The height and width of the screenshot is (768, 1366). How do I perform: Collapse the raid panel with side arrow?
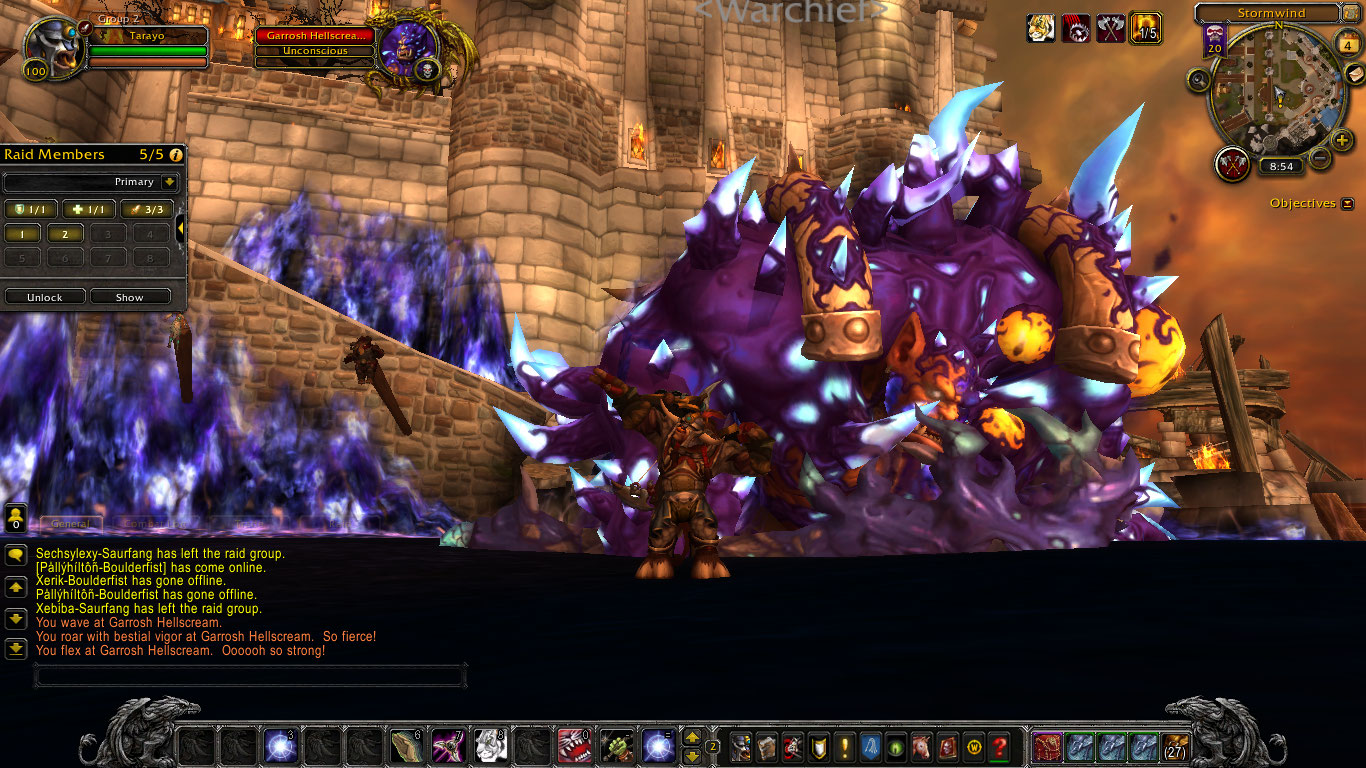[181, 229]
